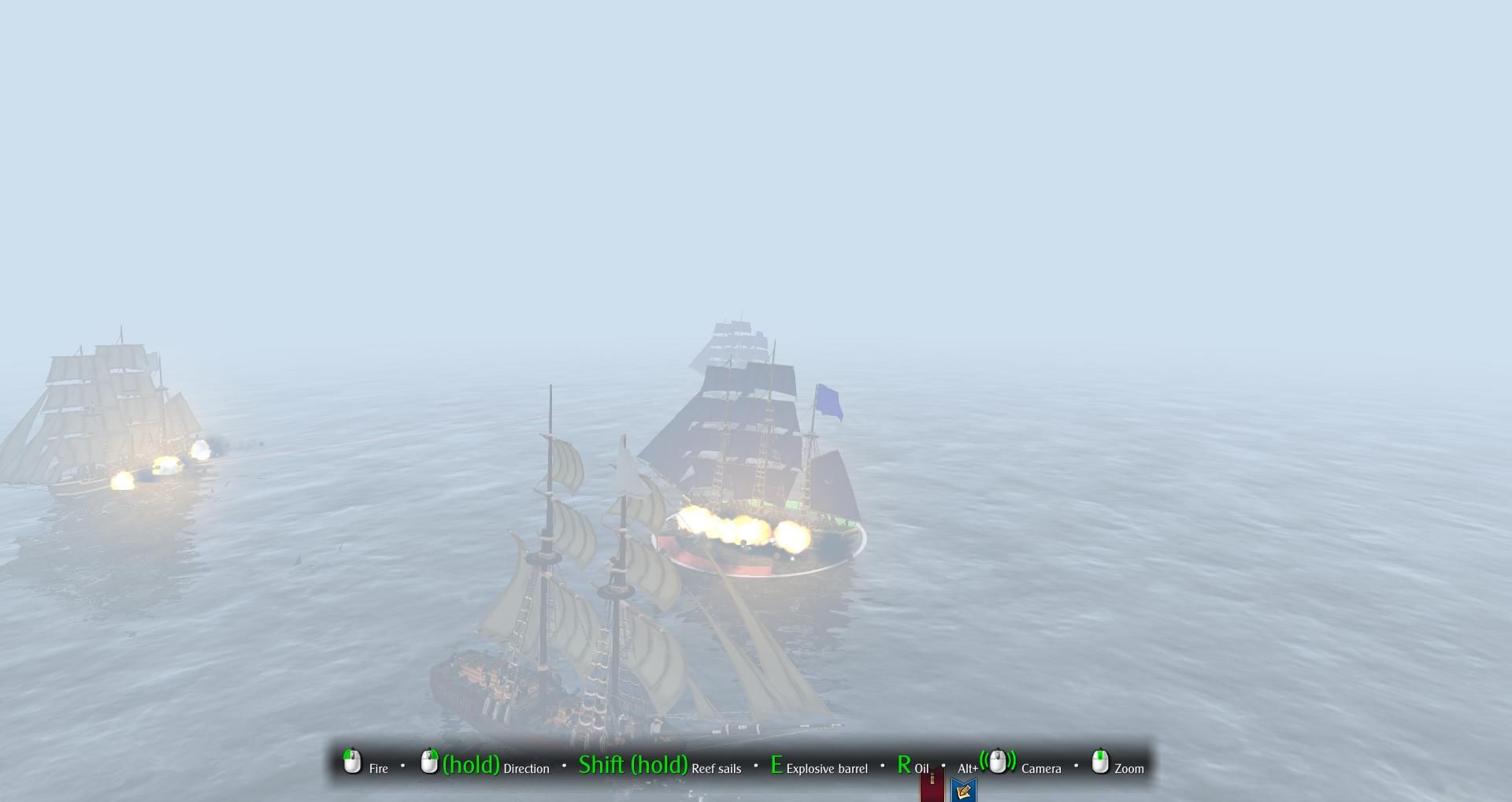This screenshot has height=802, width=1512.
Task: Open the blue pencil-and-note banner
Action: [x=963, y=789]
